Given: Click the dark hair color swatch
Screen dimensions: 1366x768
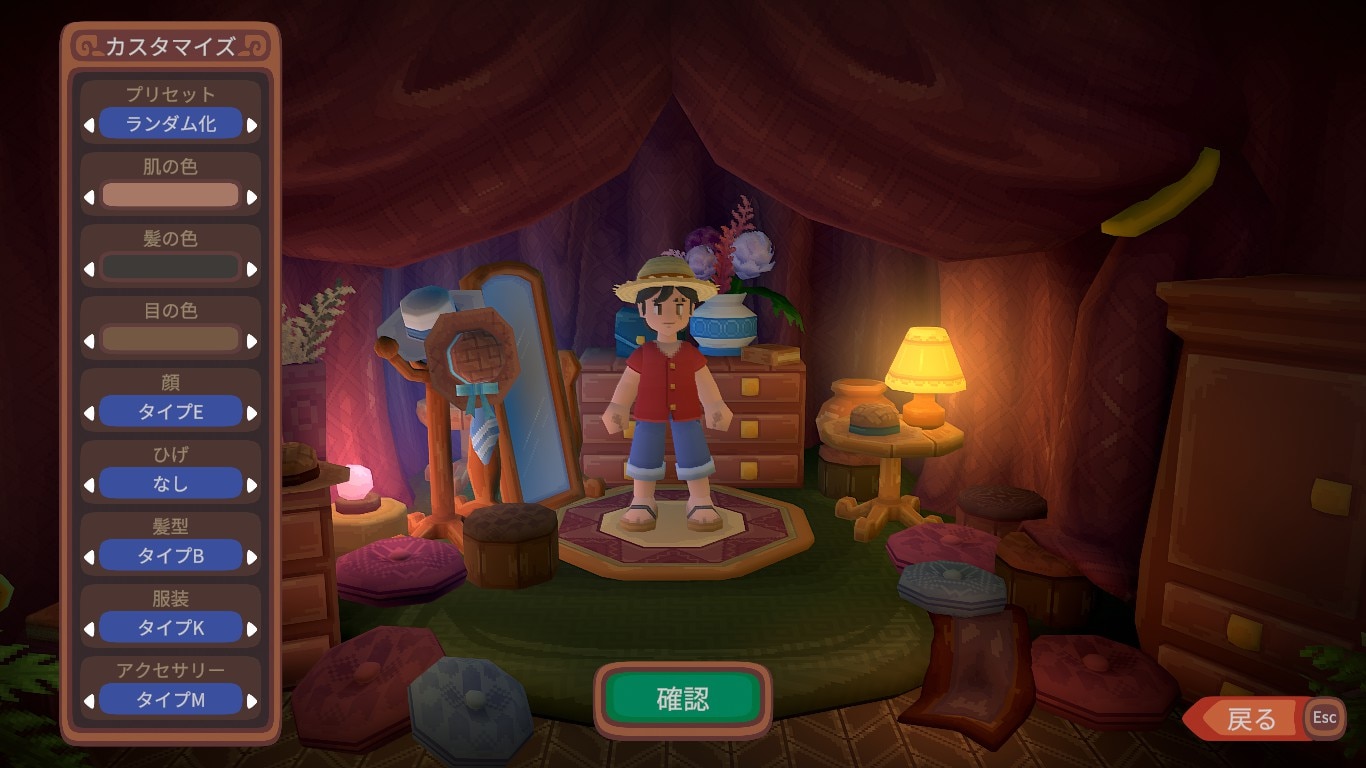Looking at the screenshot, I should pyautogui.click(x=168, y=267).
